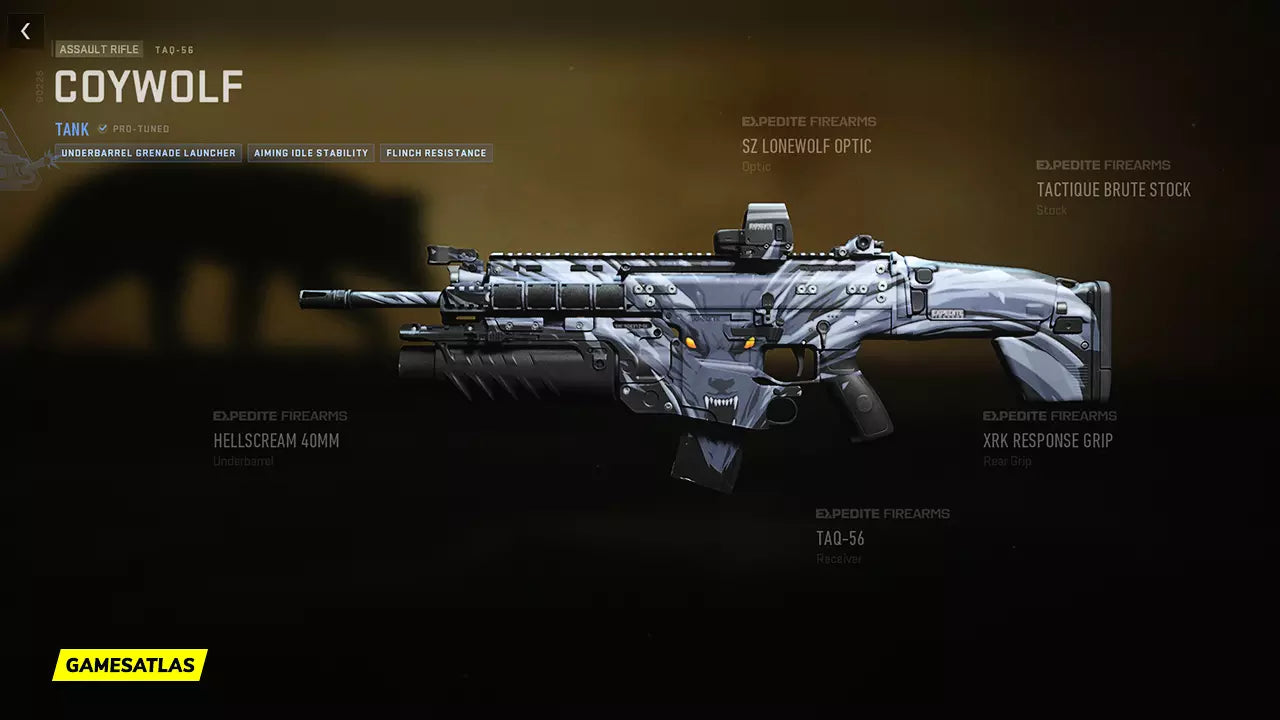Choose the Tactique Brute Stock attachment
Image resolution: width=1280 pixels, height=720 pixels.
tap(1113, 190)
